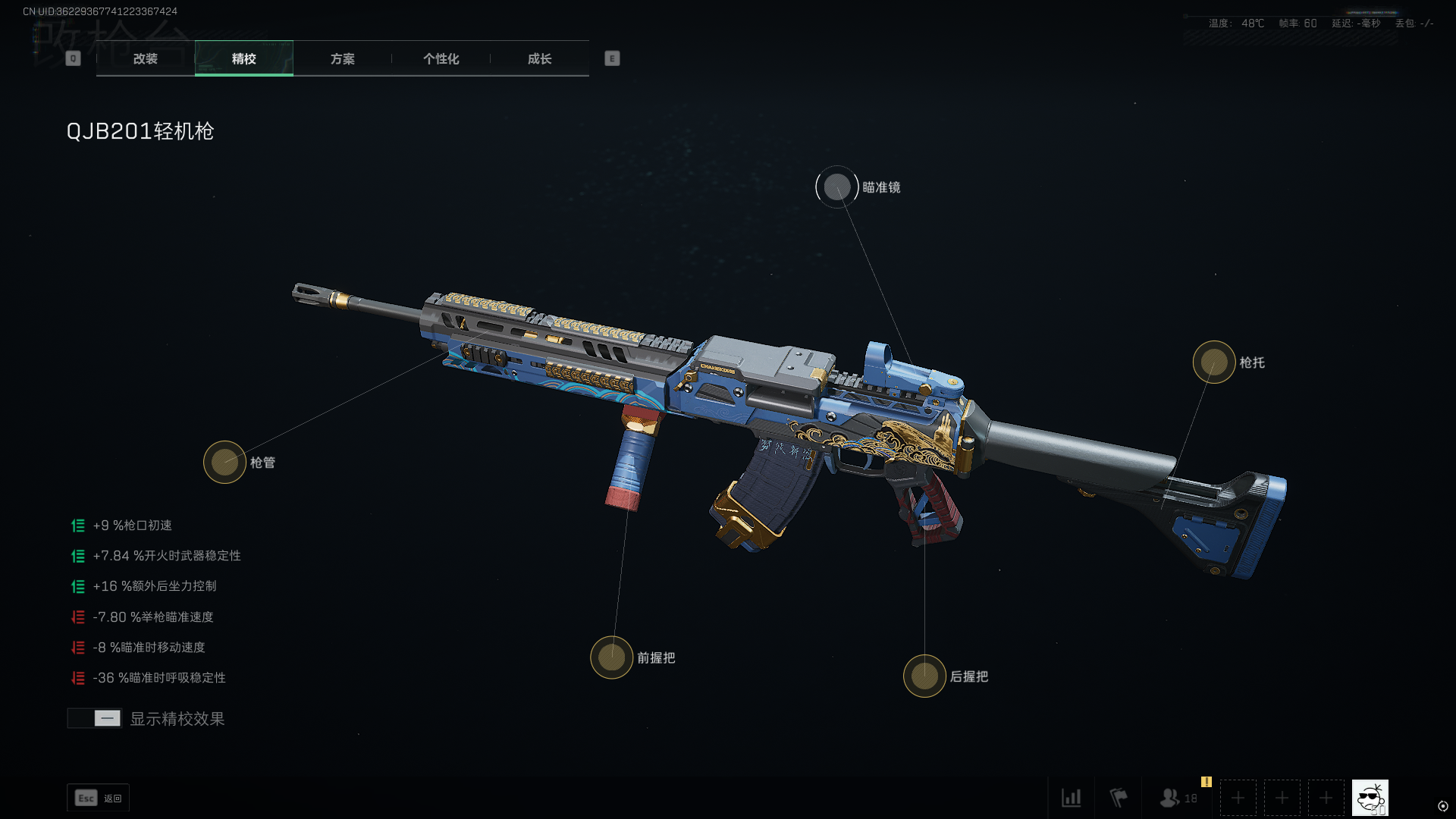1456x819 pixels.
Task: Pick the 后握把 calibration node
Action: click(924, 676)
